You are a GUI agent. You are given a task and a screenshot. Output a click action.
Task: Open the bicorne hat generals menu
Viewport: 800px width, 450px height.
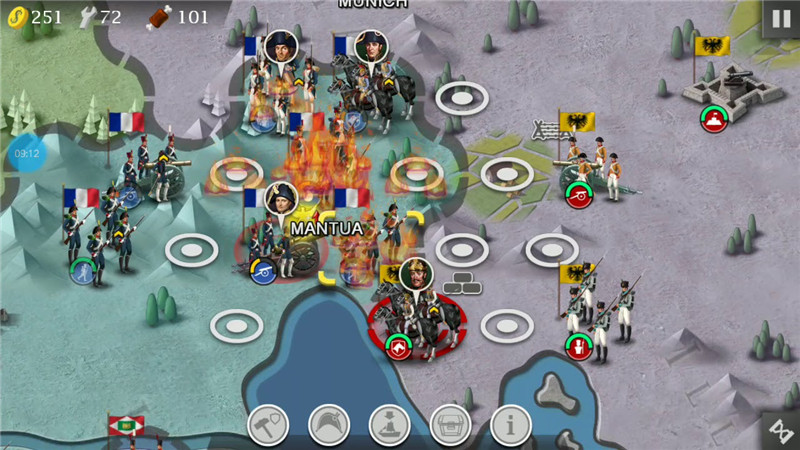pyautogui.click(x=329, y=425)
